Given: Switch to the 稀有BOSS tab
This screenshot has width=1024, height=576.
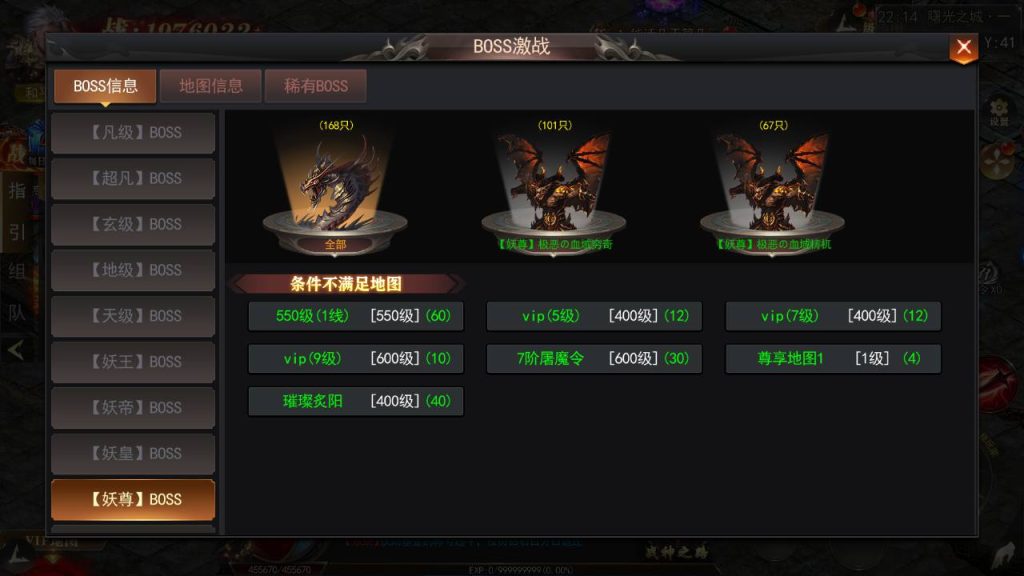Looking at the screenshot, I should 316,86.
